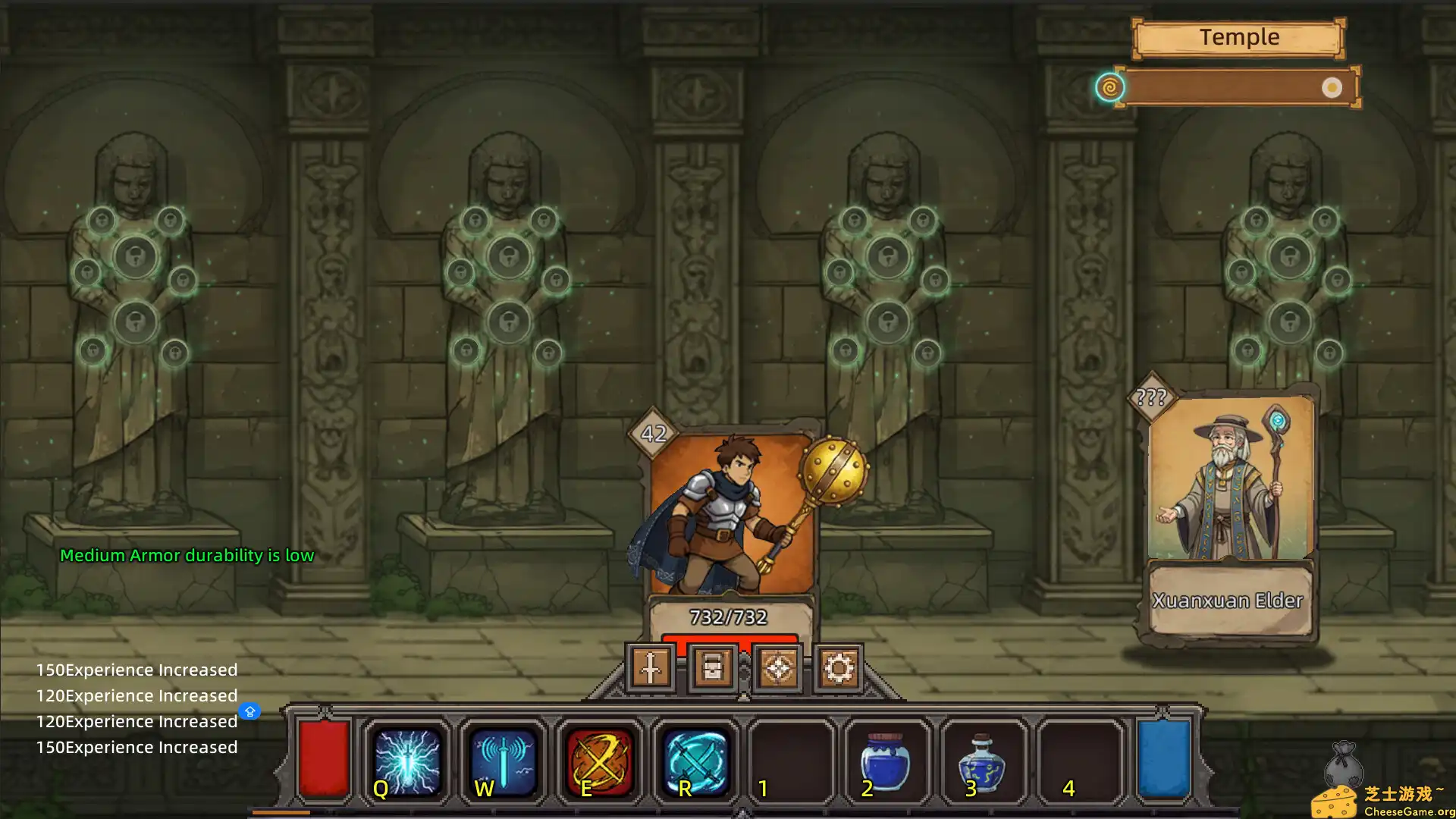
Task: Select the Temple location banner
Action: (x=1238, y=36)
